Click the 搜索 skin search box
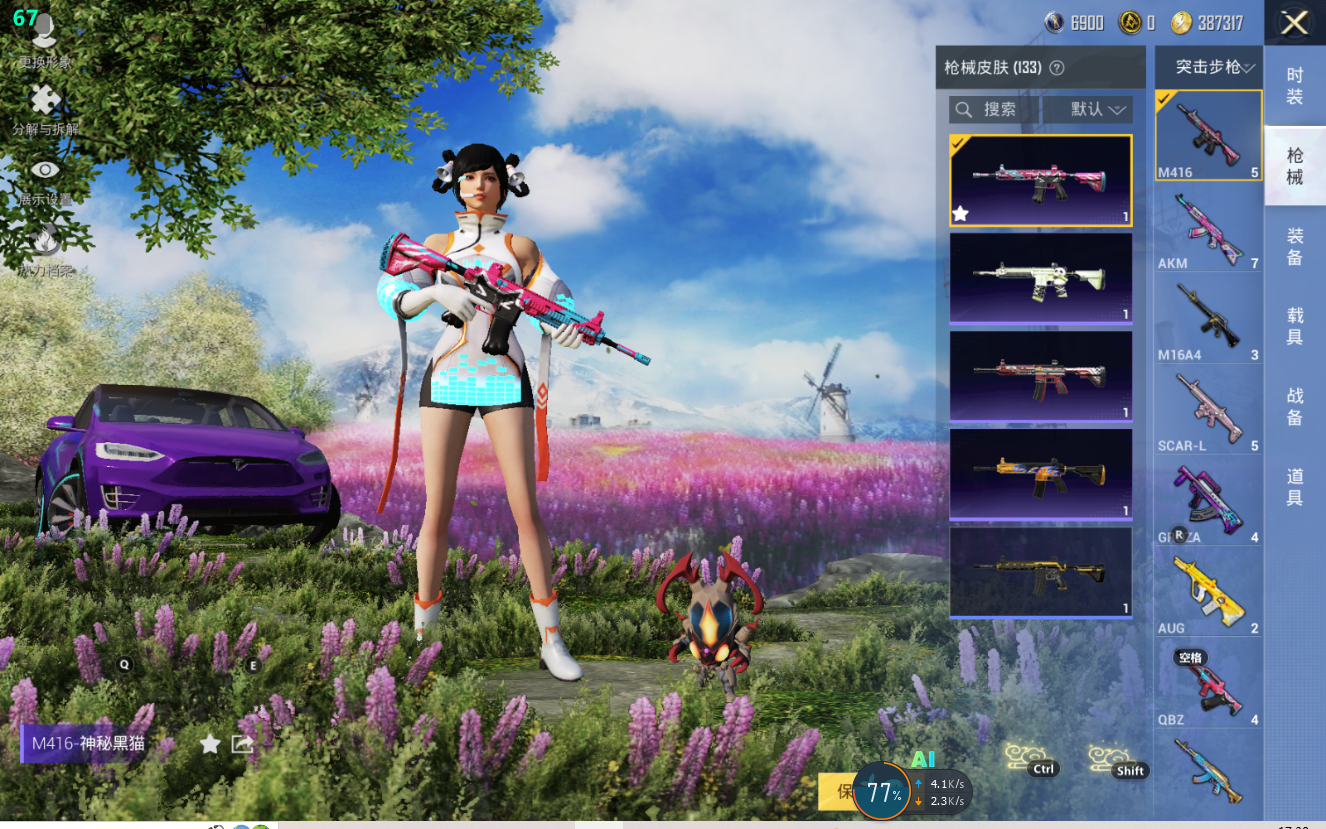1326x829 pixels. [x=995, y=109]
